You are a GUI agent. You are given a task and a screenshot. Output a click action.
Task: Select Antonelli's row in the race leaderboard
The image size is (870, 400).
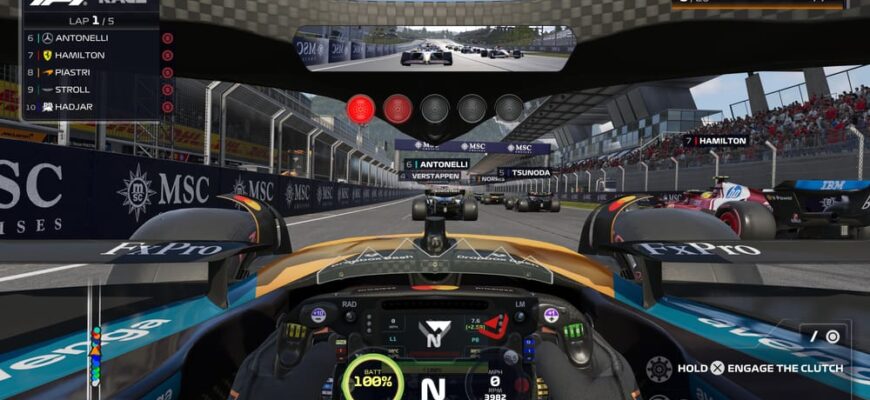90,38
